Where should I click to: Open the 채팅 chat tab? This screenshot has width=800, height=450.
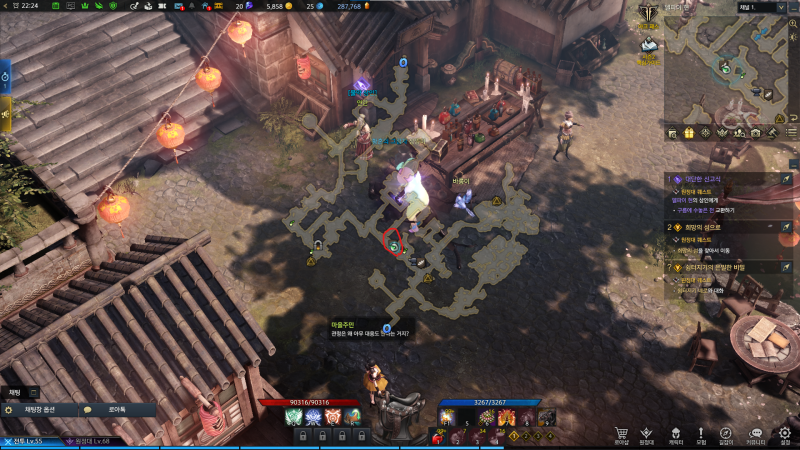tap(15, 392)
